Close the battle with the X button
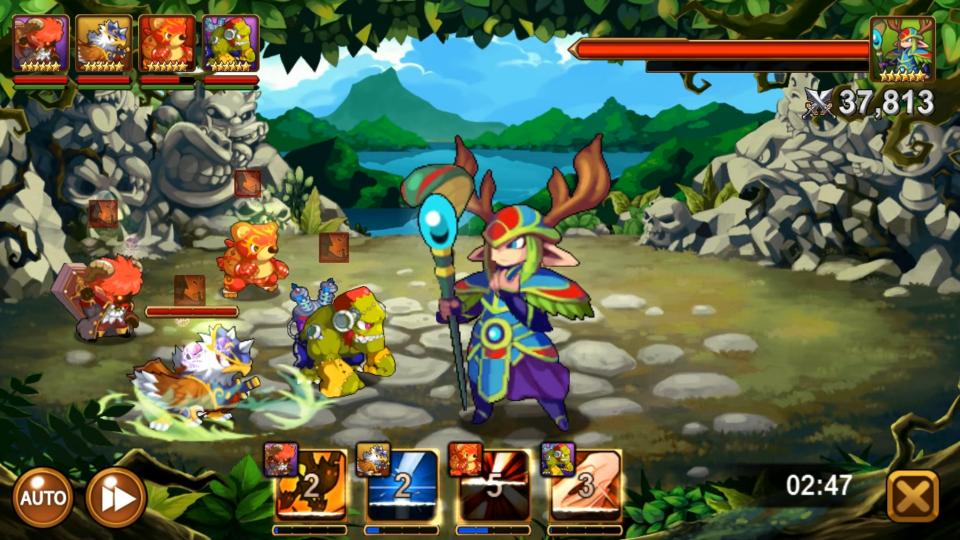This screenshot has height=540, width=960. [912, 496]
